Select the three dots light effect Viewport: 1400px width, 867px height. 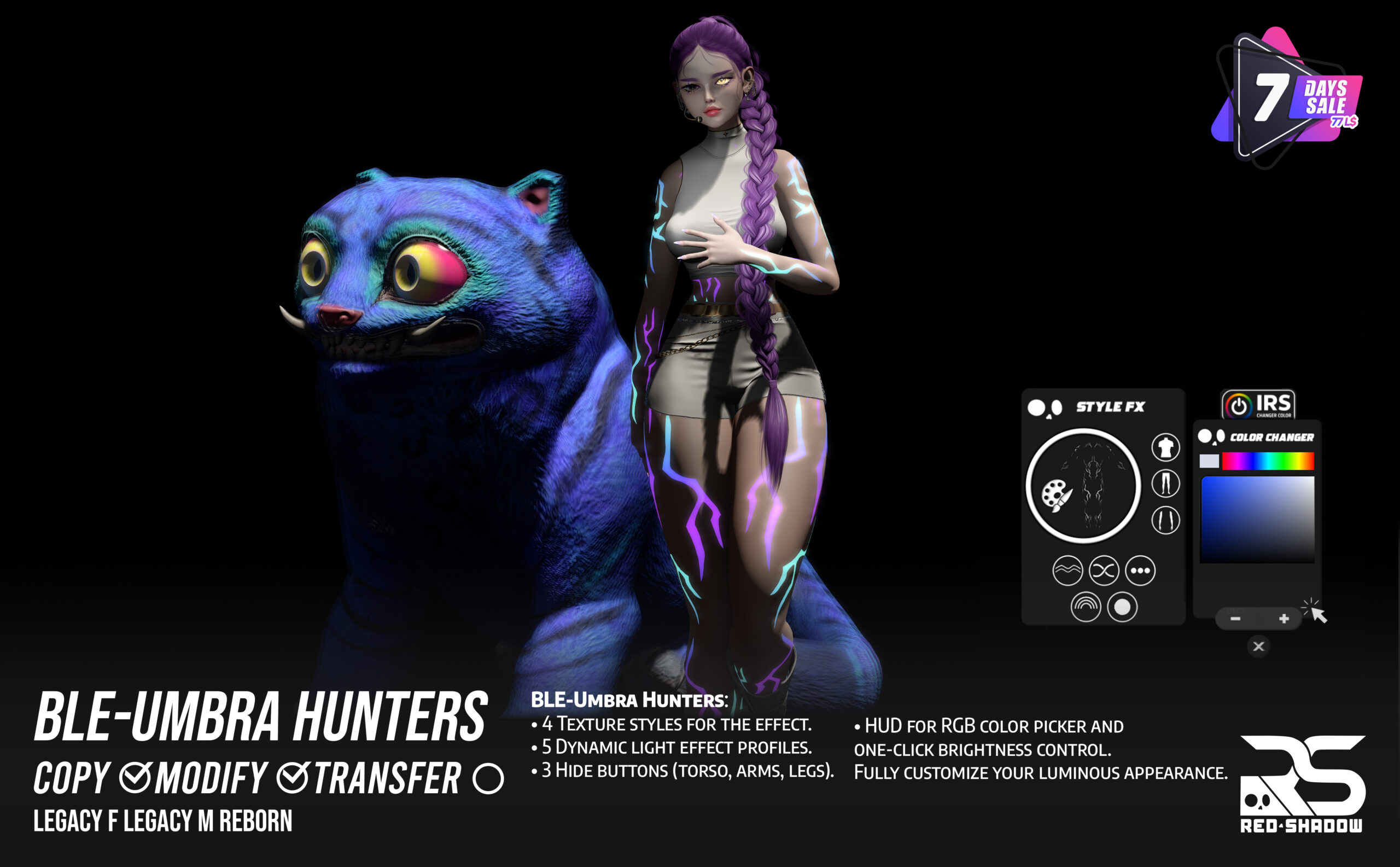coord(1140,571)
